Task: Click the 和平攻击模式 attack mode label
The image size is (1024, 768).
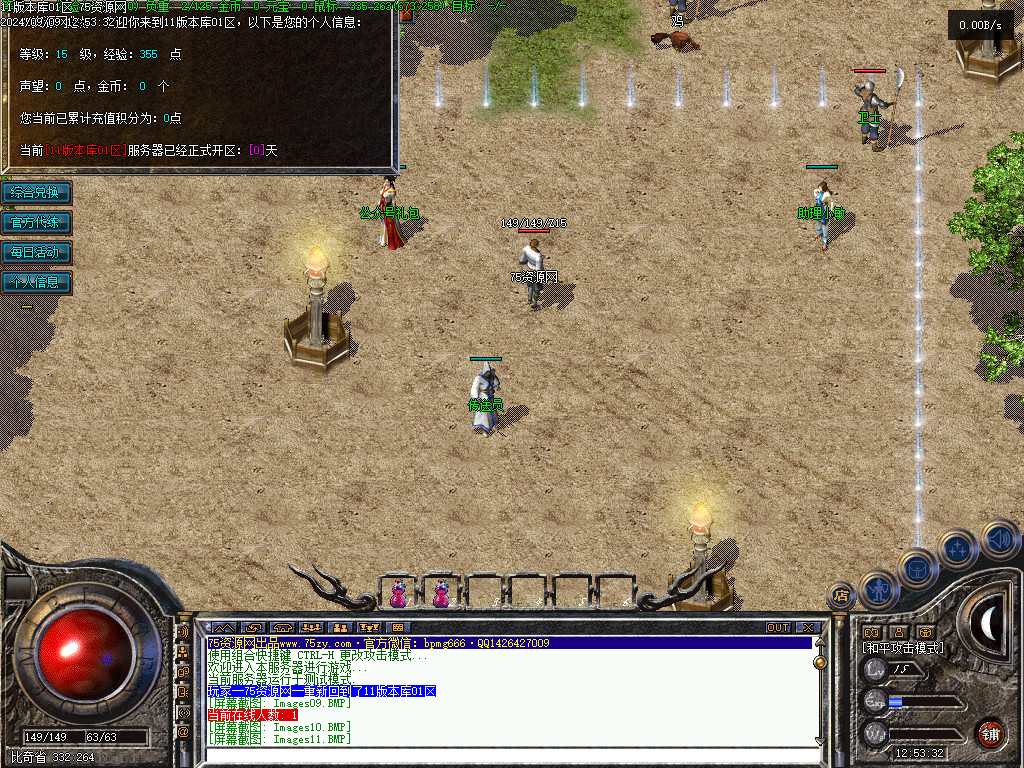Action: coord(903,648)
